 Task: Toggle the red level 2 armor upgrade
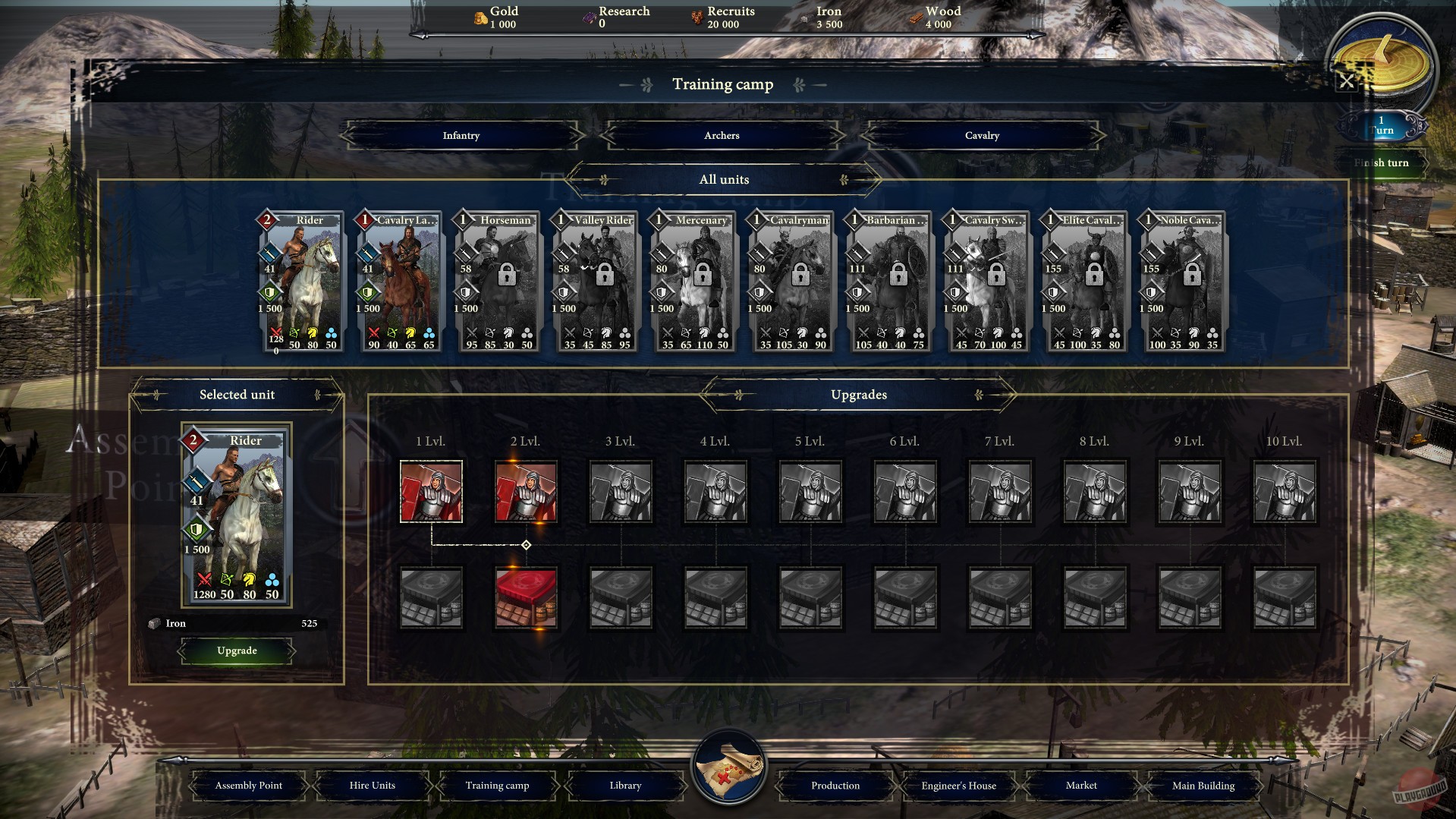(x=527, y=597)
